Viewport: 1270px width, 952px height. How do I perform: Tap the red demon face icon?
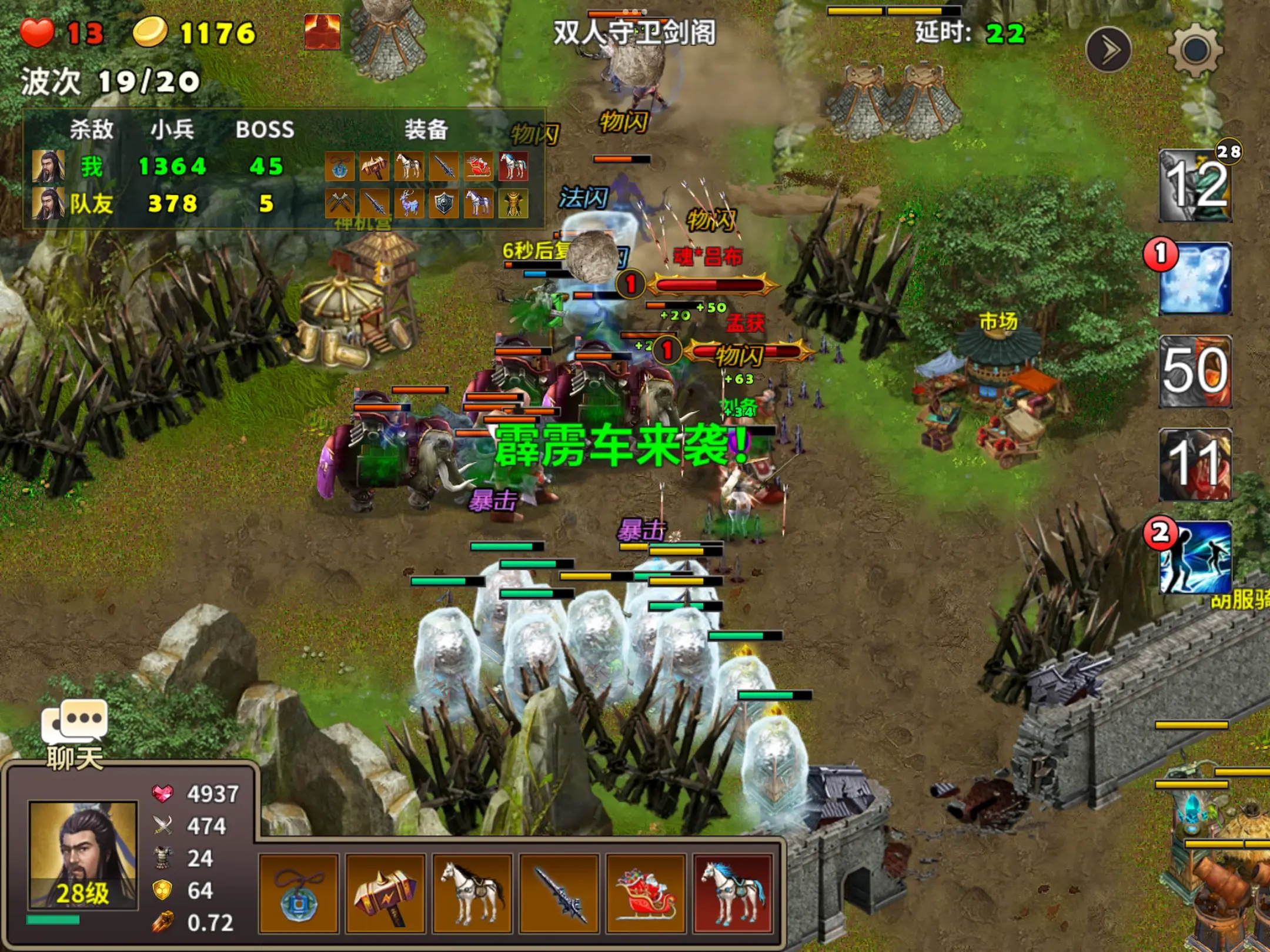coord(322,31)
